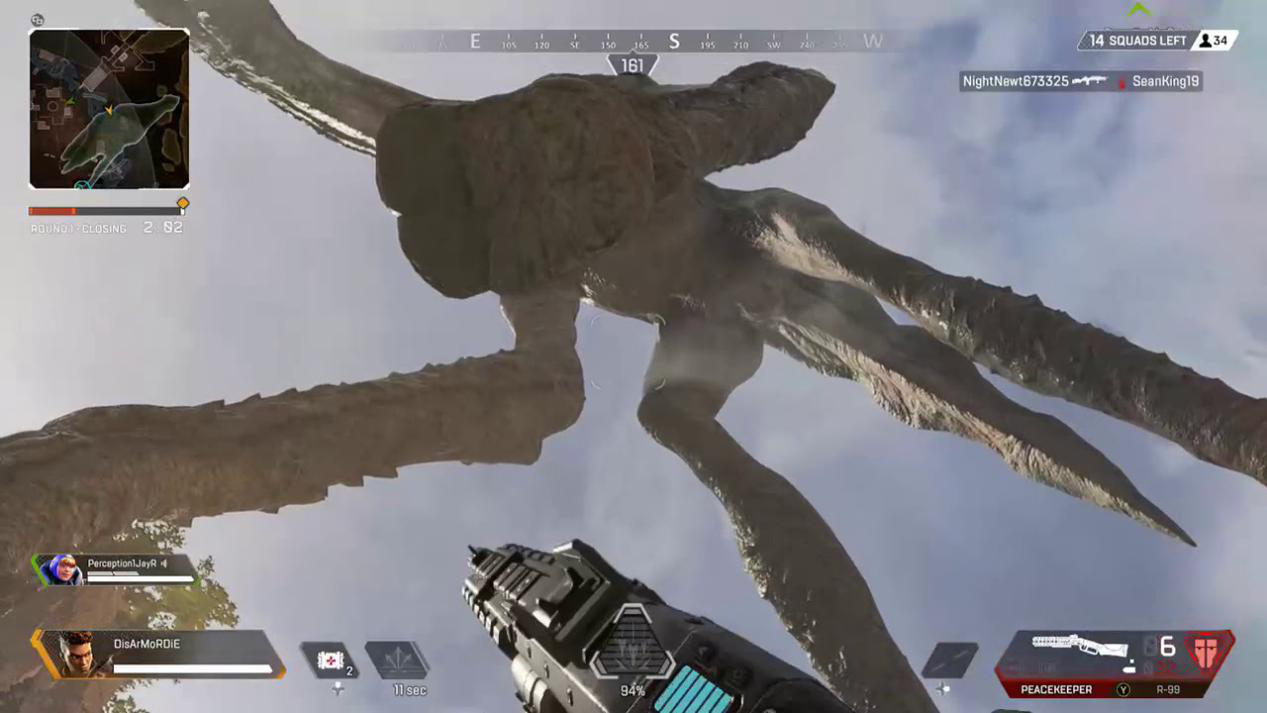Use the med kit health item slot
The height and width of the screenshot is (713, 1267).
(330, 661)
